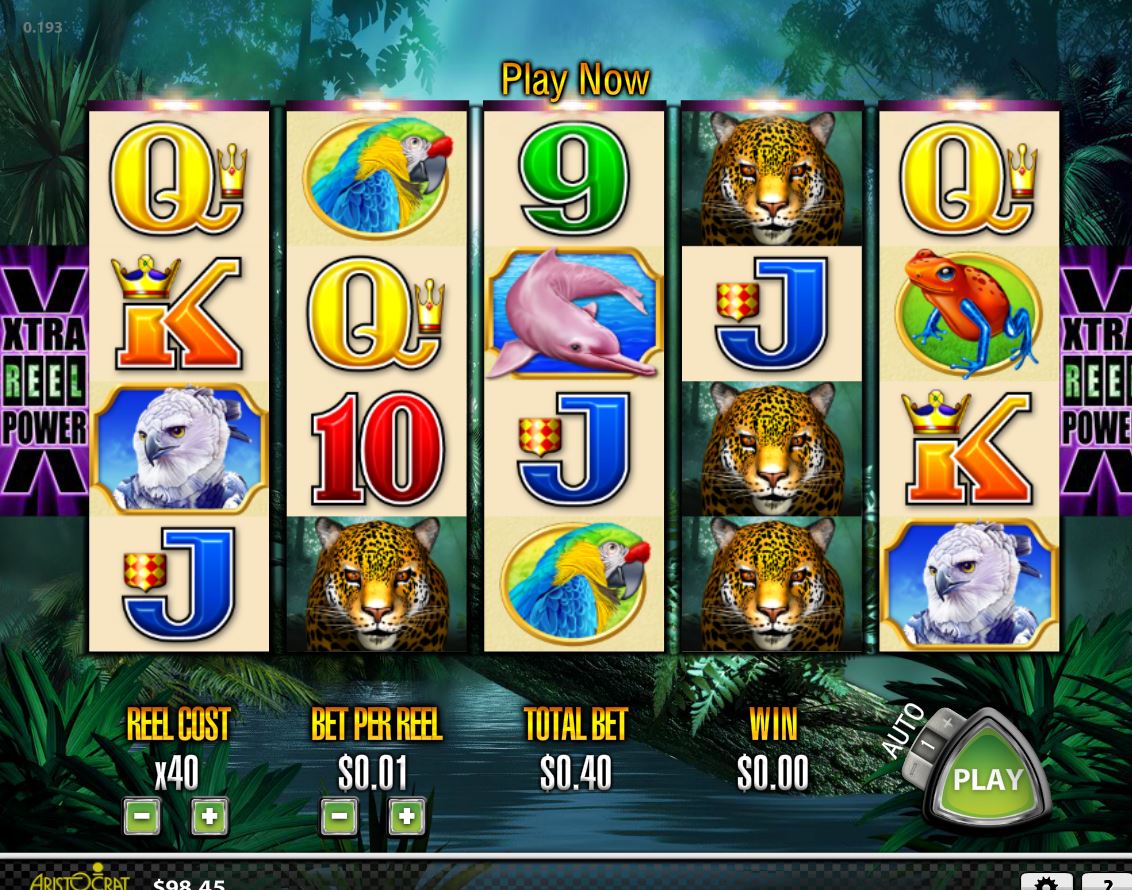Image resolution: width=1132 pixels, height=890 pixels.
Task: Lower the Bet Per Reel amount
Action: coord(339,817)
